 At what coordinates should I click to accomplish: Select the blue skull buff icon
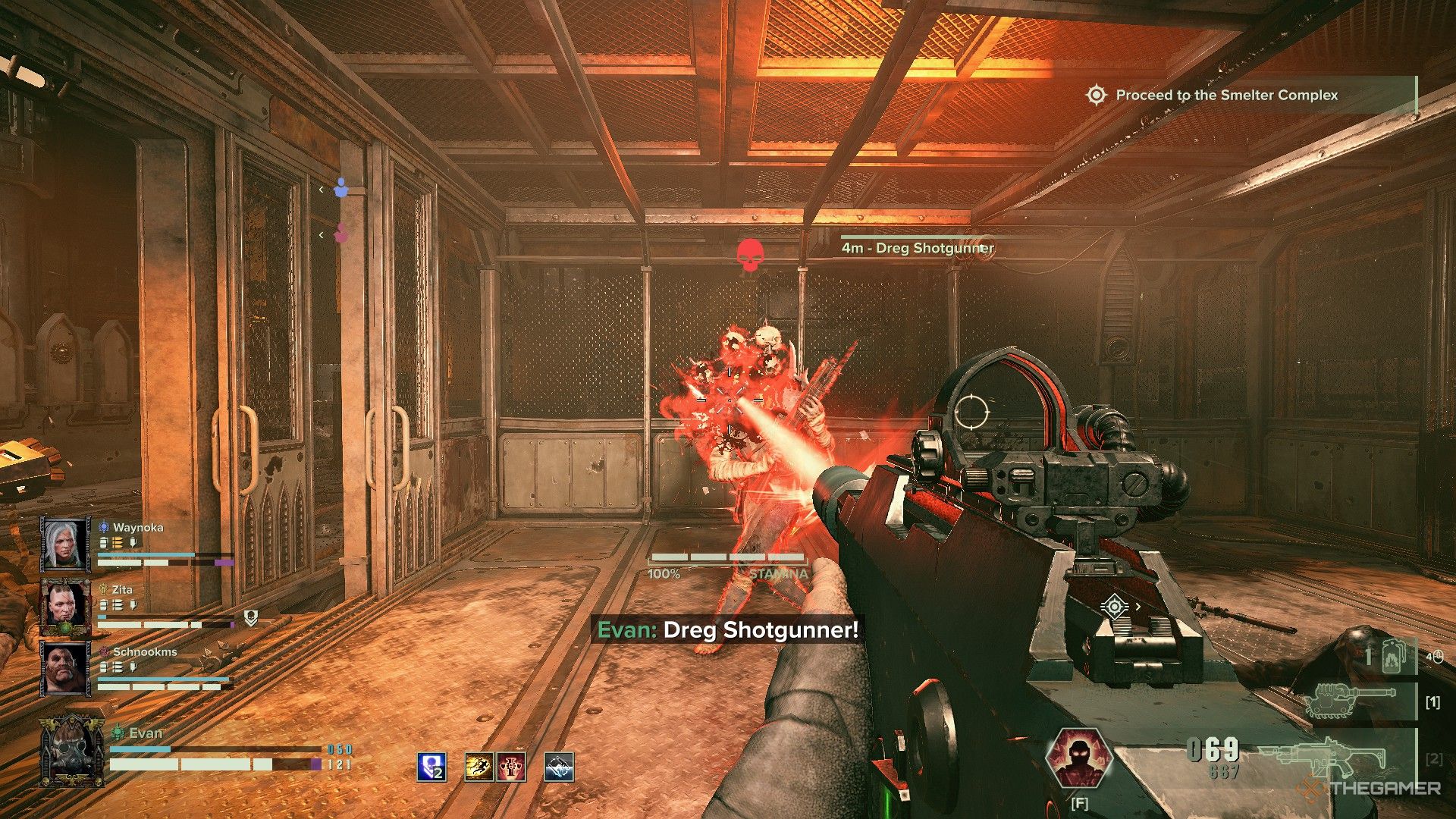click(431, 767)
